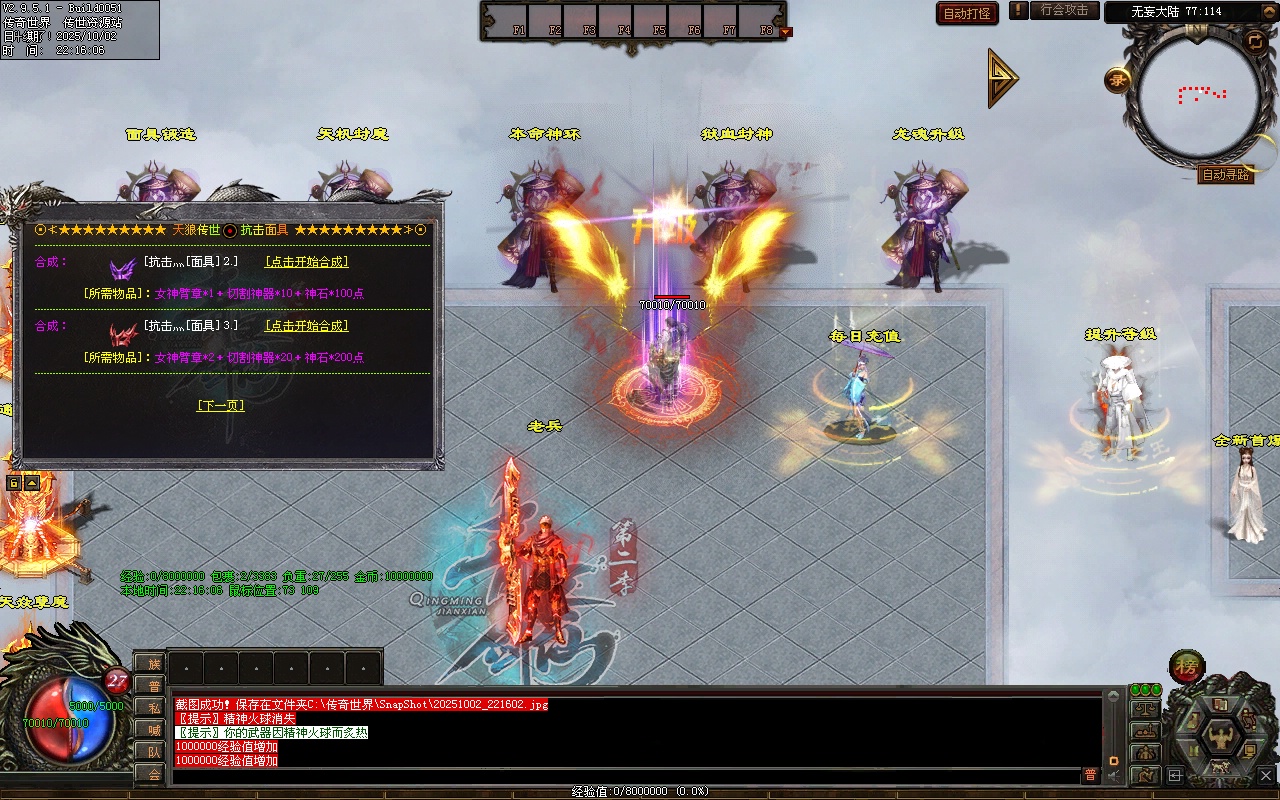Activate auto-pathfinding (自动寻路) below the minimap
This screenshot has width=1280, height=800.
(x=1225, y=175)
